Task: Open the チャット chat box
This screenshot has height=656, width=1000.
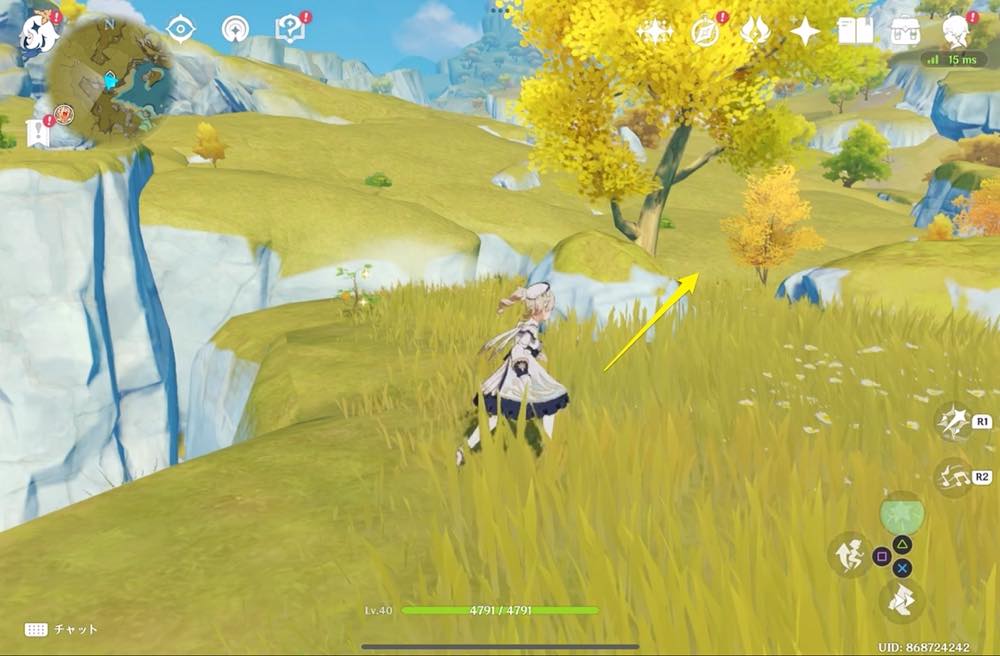Action: (60, 629)
